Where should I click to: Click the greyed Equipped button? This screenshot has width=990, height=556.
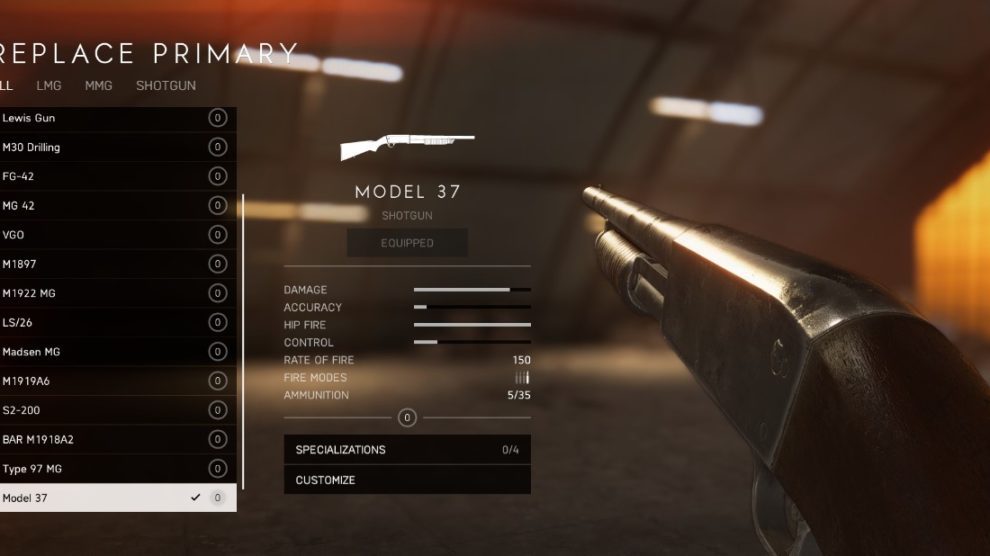[407, 243]
